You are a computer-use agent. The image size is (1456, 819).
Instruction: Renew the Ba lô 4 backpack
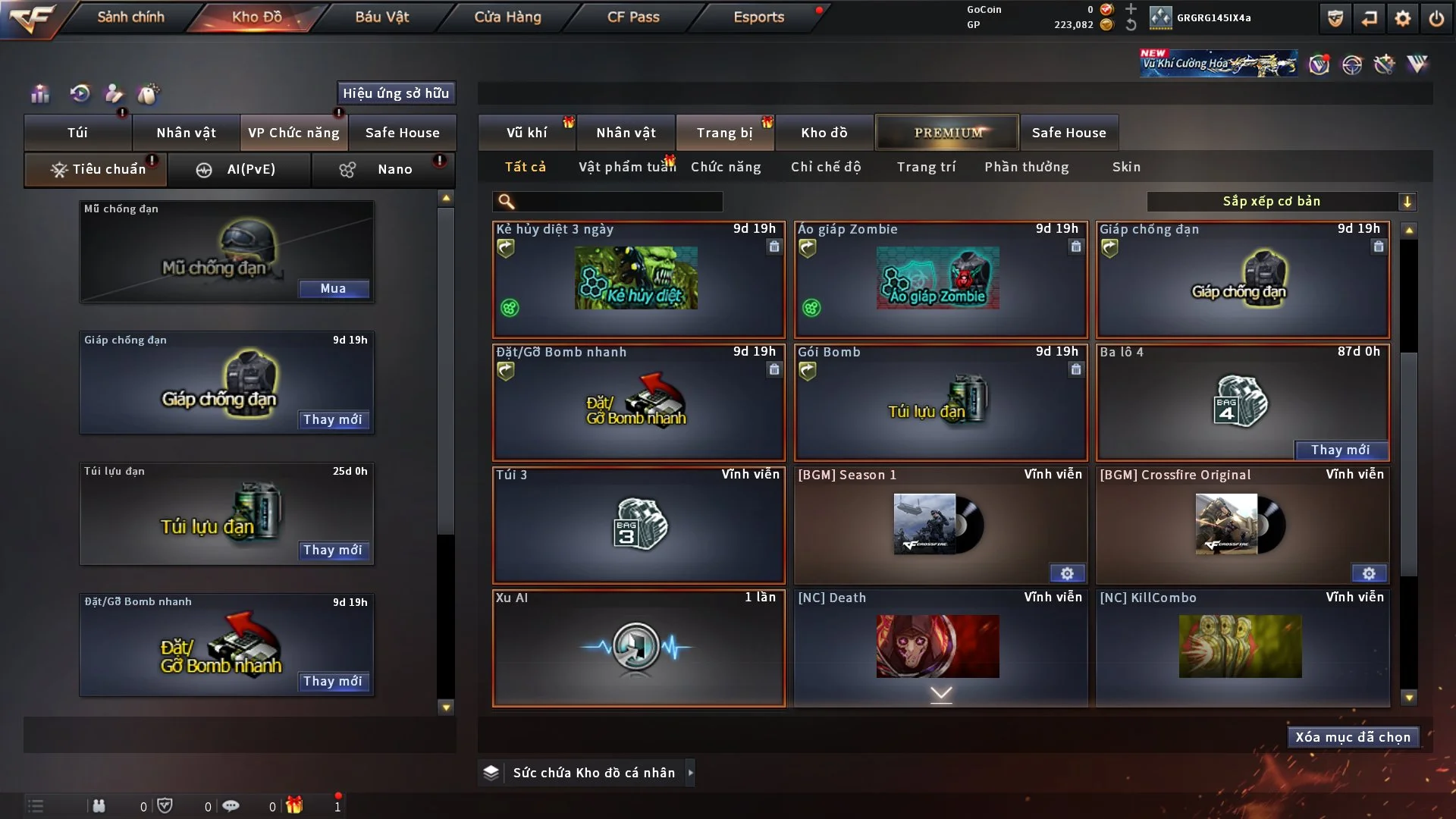tap(1340, 450)
